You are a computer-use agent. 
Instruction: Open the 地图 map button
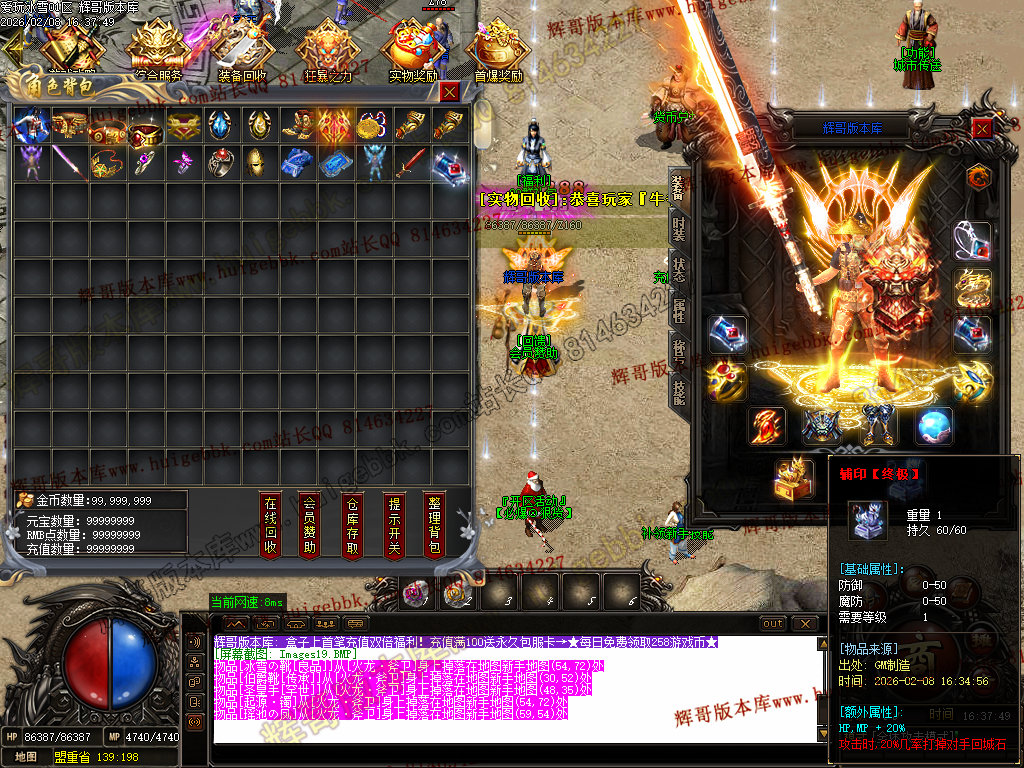[25, 757]
